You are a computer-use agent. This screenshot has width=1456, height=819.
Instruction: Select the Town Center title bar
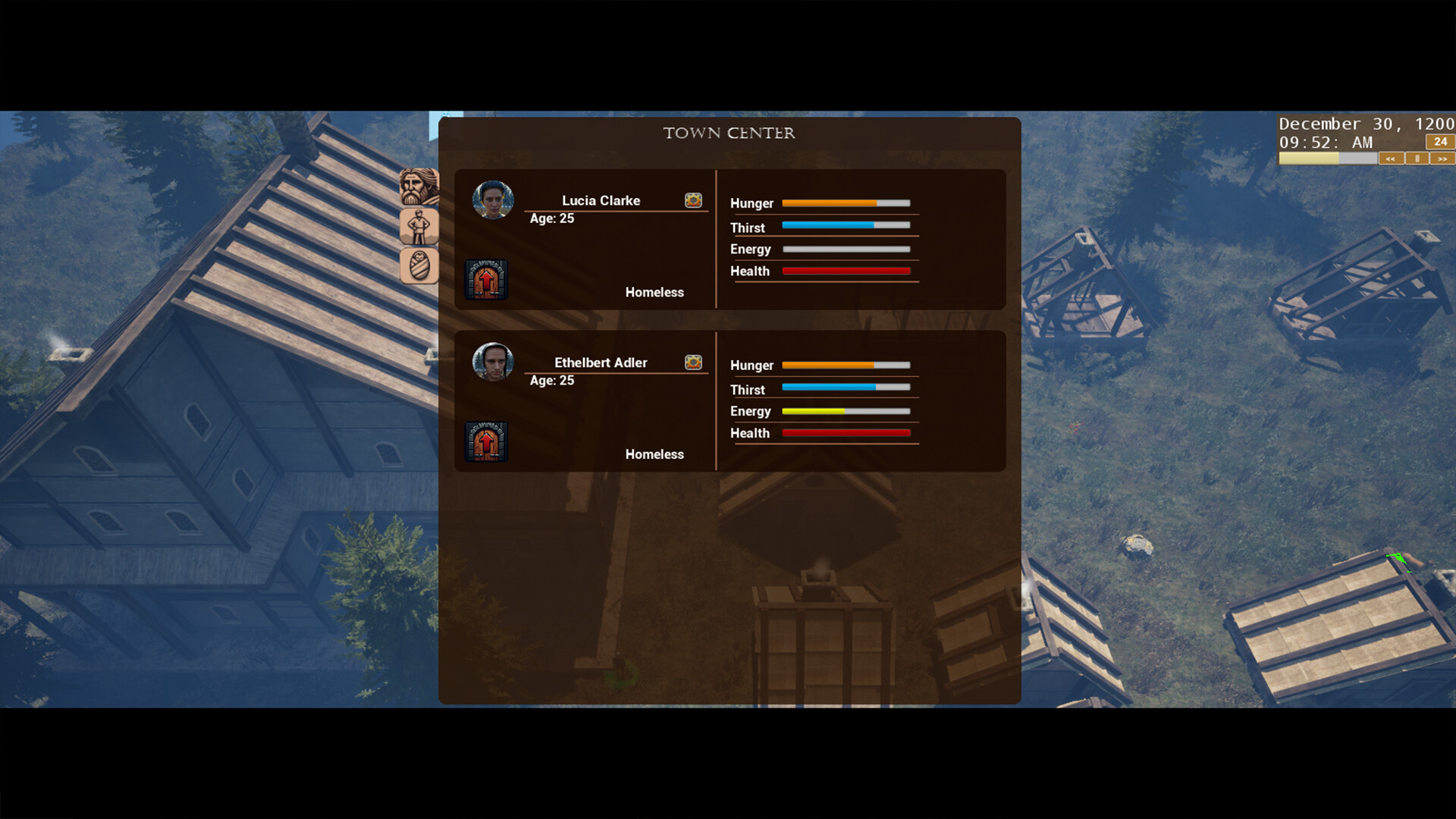[x=730, y=132]
